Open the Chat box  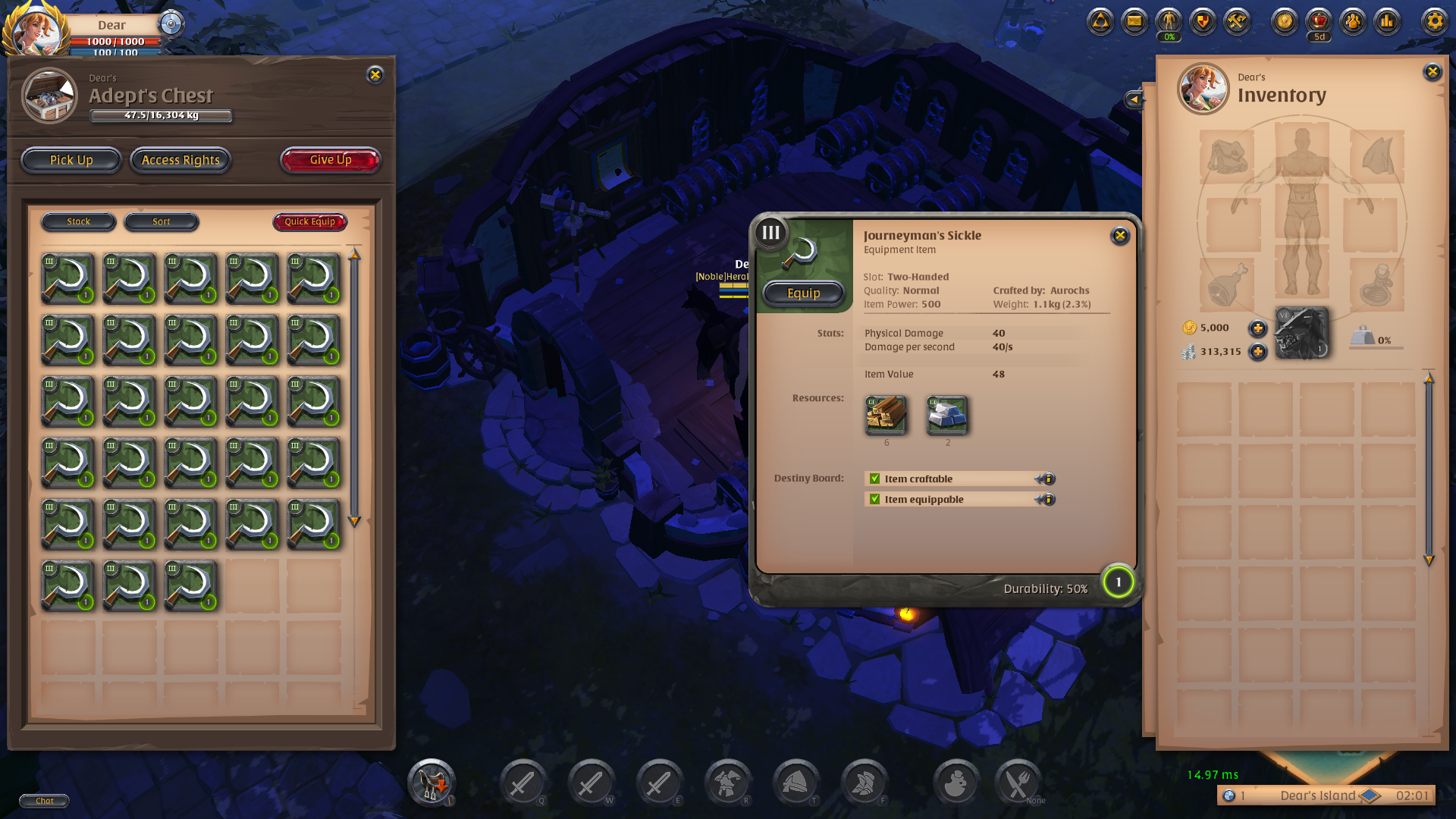click(x=44, y=801)
